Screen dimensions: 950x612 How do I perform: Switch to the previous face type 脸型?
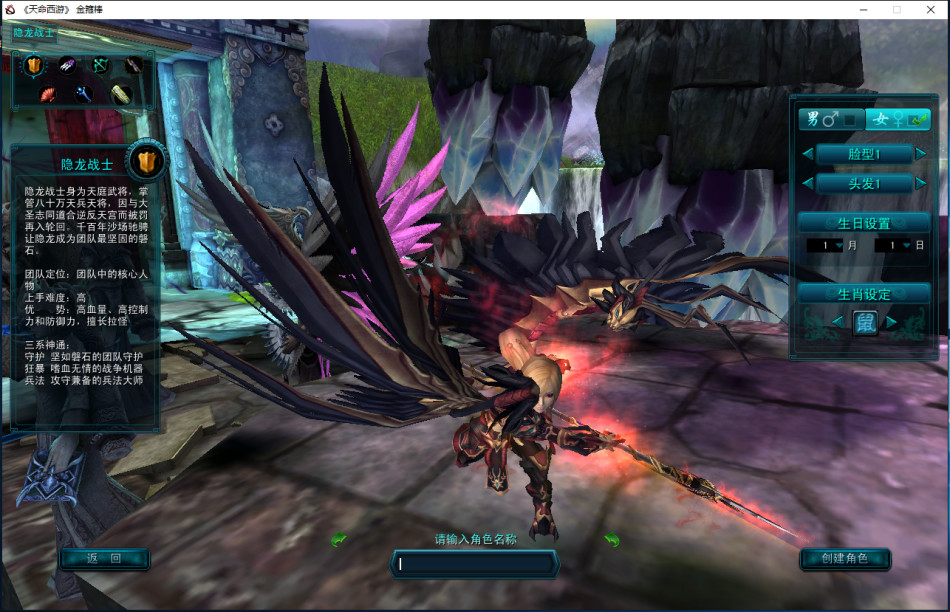(x=808, y=154)
